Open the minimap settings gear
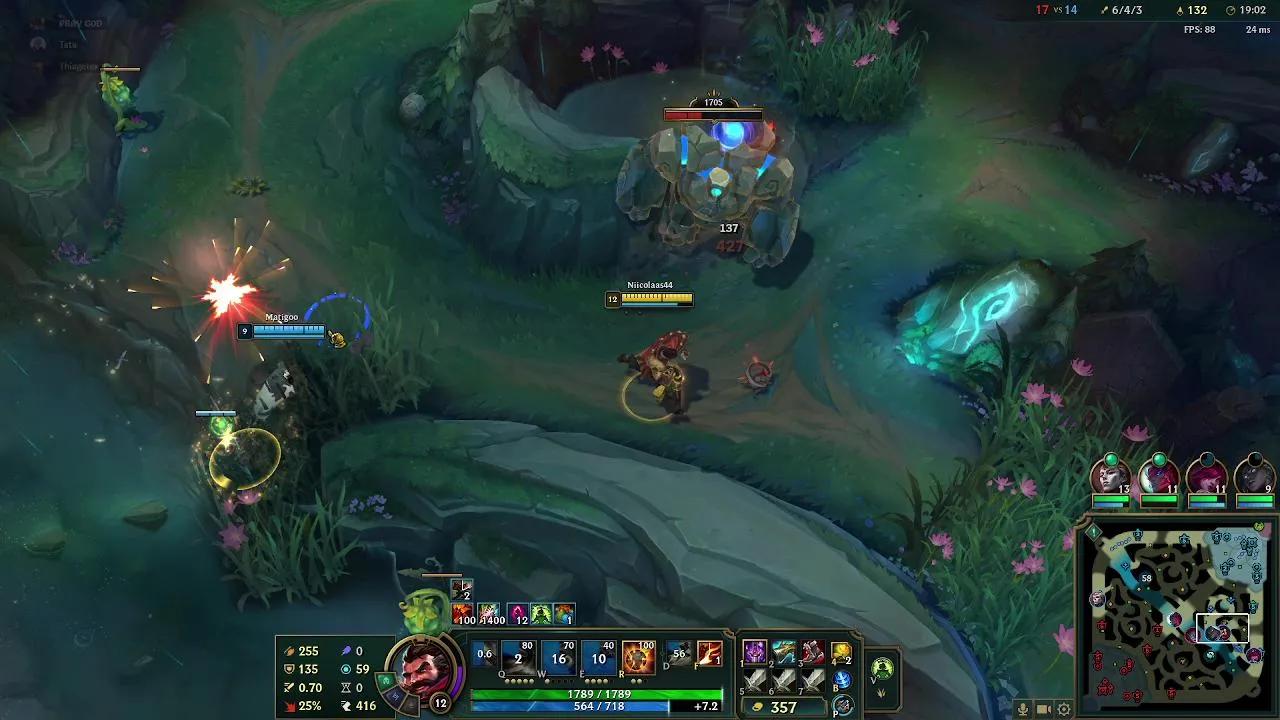Image resolution: width=1280 pixels, height=720 pixels. point(1065,709)
